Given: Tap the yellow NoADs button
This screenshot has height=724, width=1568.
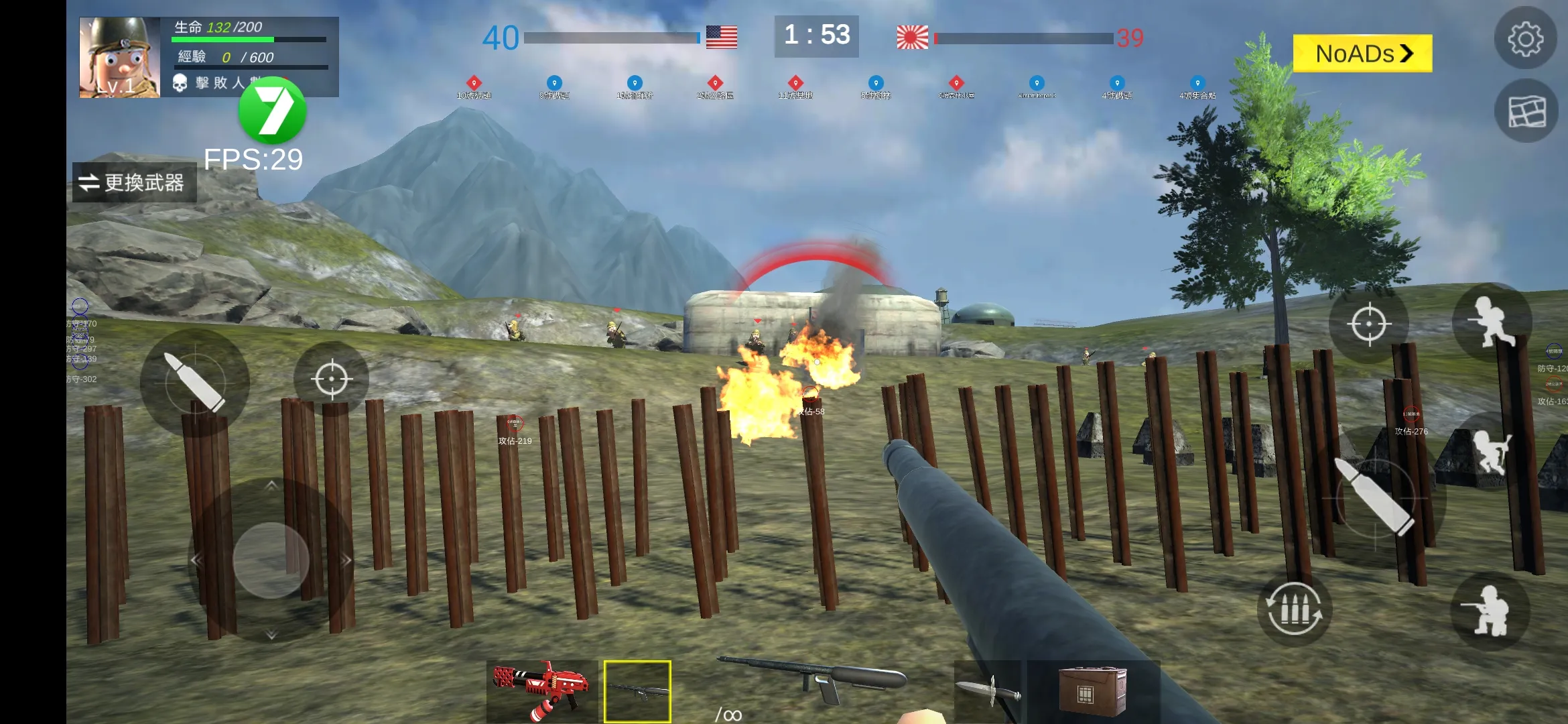Looking at the screenshot, I should click(1362, 54).
